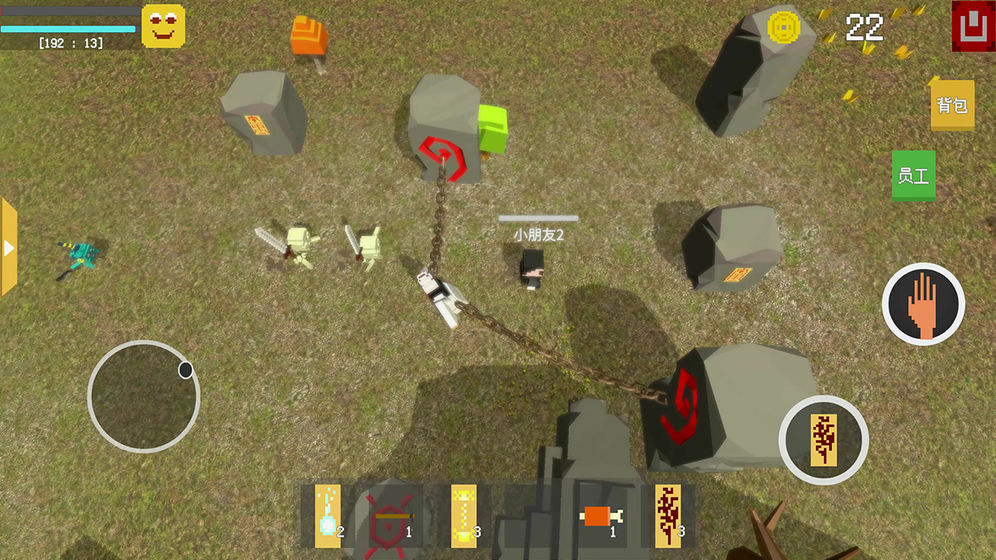The image size is (996, 560).
Task: Click the yellow smiley face icon
Action: tap(163, 26)
